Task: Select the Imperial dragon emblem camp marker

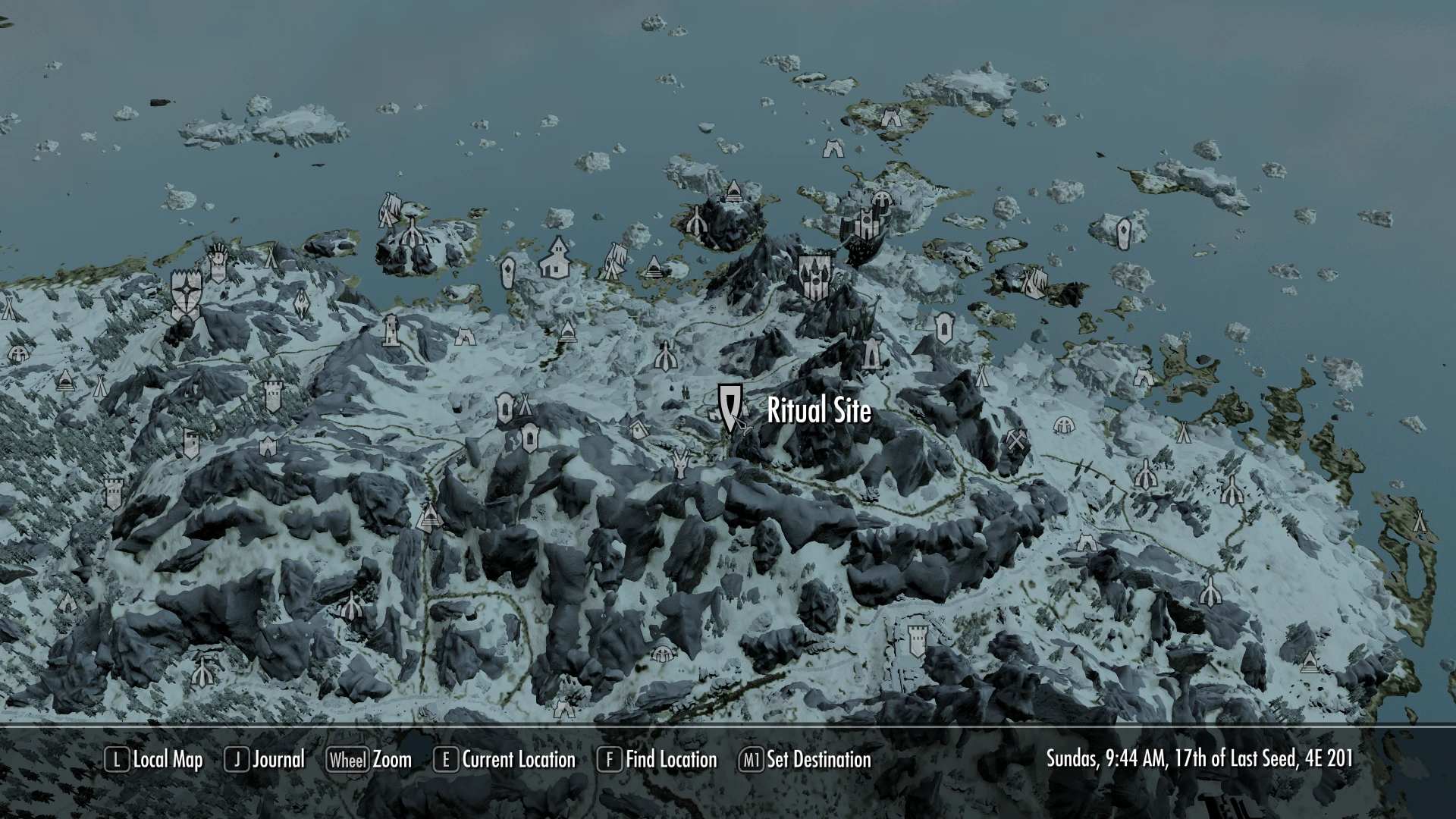Action: [302, 303]
